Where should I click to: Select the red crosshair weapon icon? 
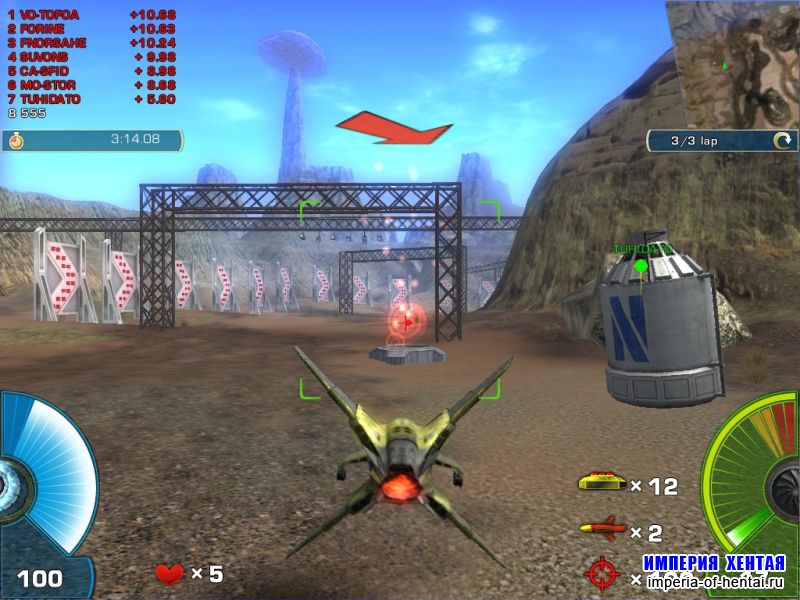pyautogui.click(x=604, y=574)
